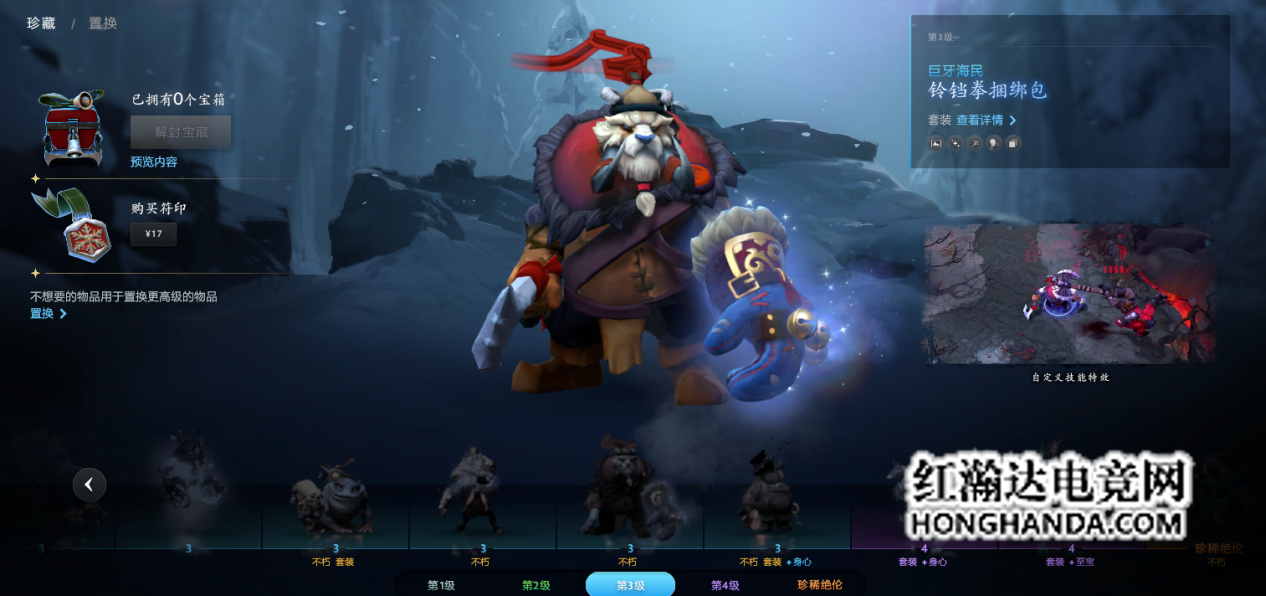
Task: Select the speaking head voice icon
Action: (x=994, y=143)
